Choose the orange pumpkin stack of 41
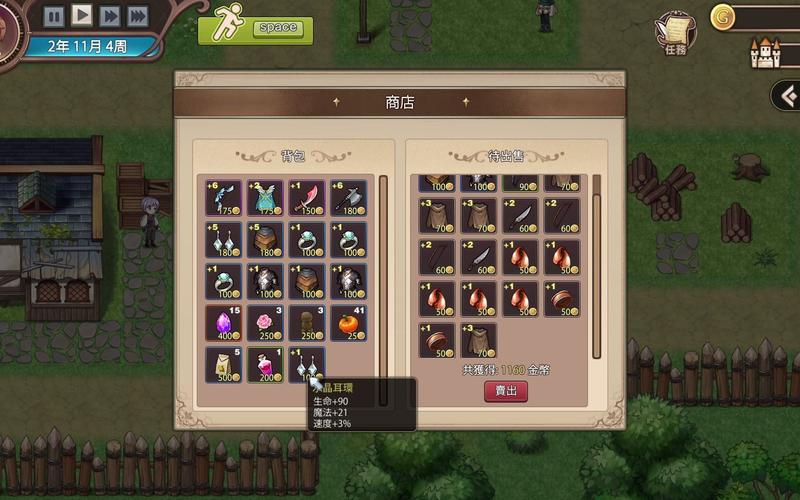800x500 pixels. click(348, 324)
